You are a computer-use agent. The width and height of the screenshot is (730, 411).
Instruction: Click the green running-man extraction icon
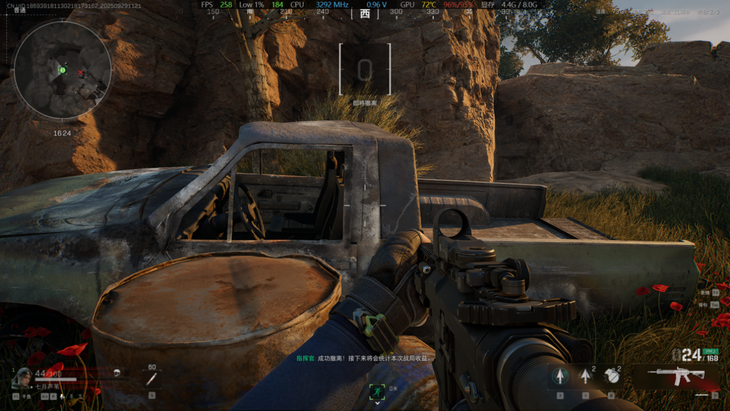(x=377, y=391)
